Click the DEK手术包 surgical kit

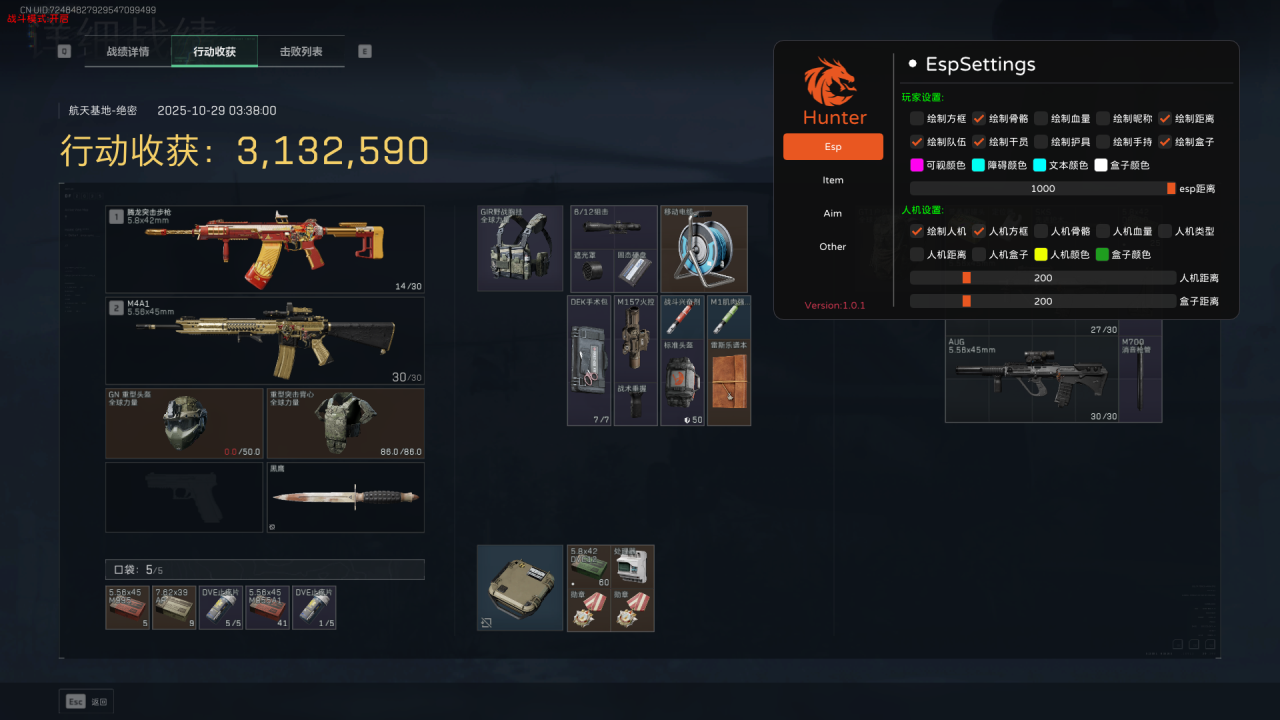coord(589,361)
